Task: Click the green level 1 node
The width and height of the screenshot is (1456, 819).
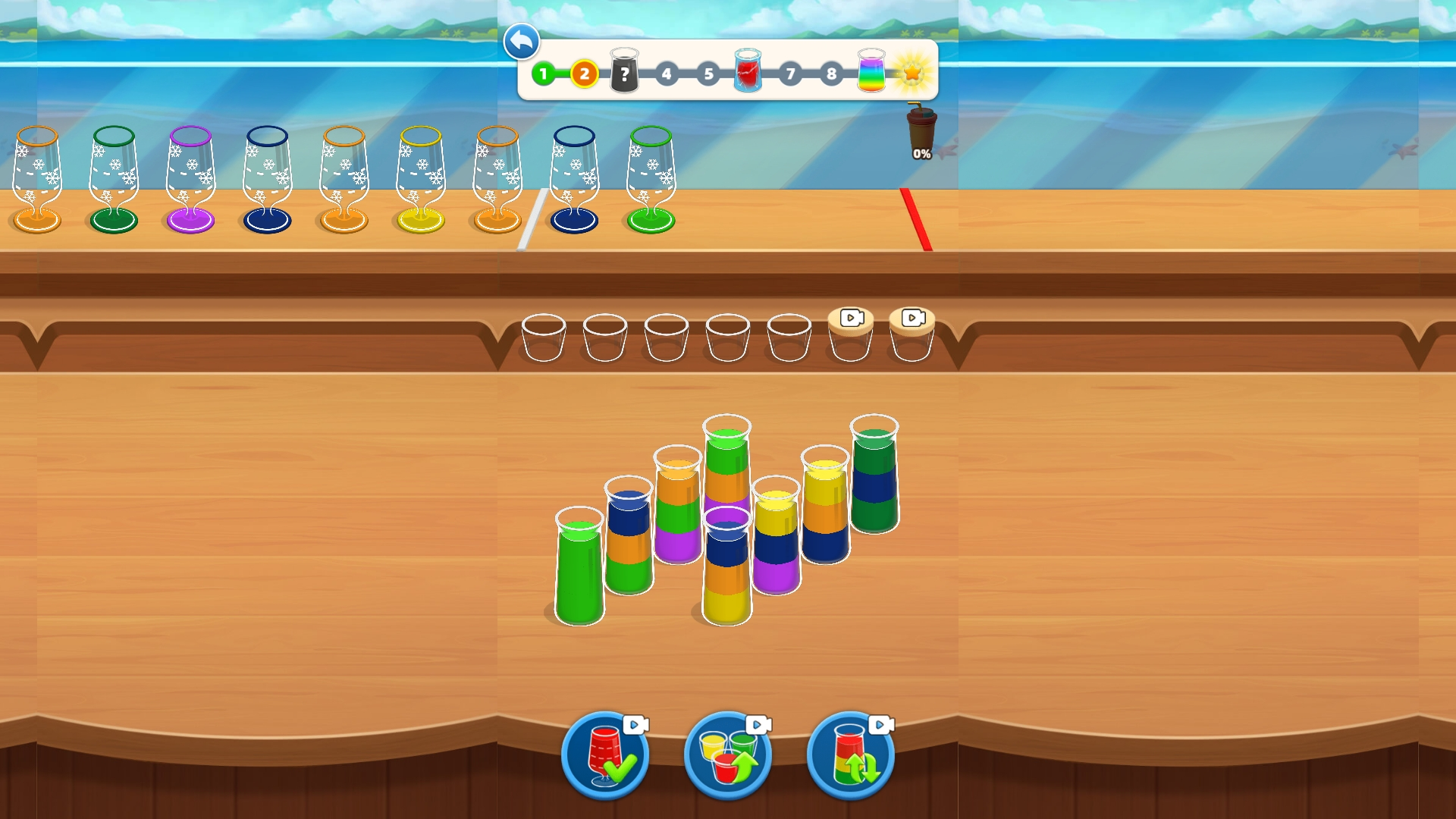Action: click(x=543, y=74)
